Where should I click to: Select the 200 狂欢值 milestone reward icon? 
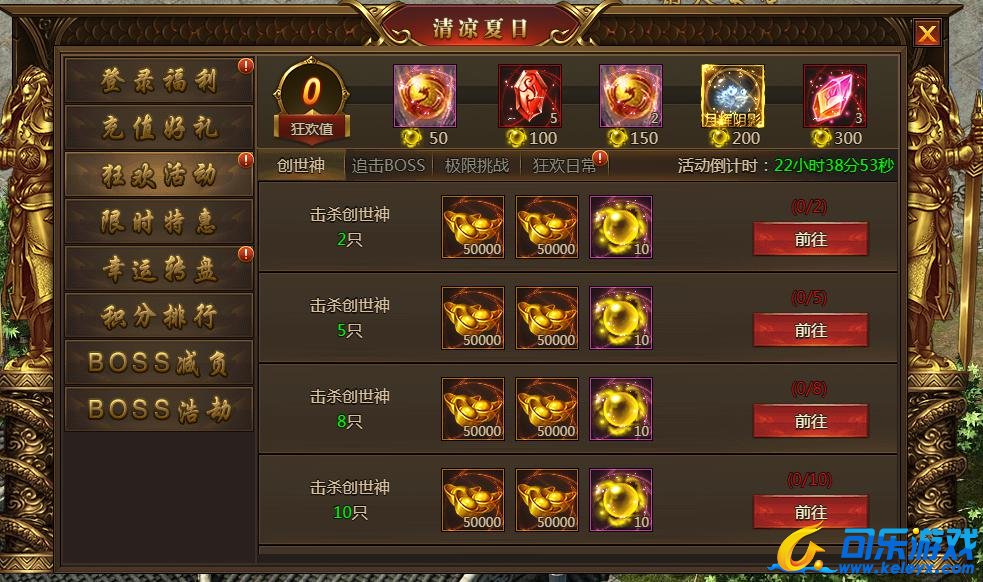[732, 96]
